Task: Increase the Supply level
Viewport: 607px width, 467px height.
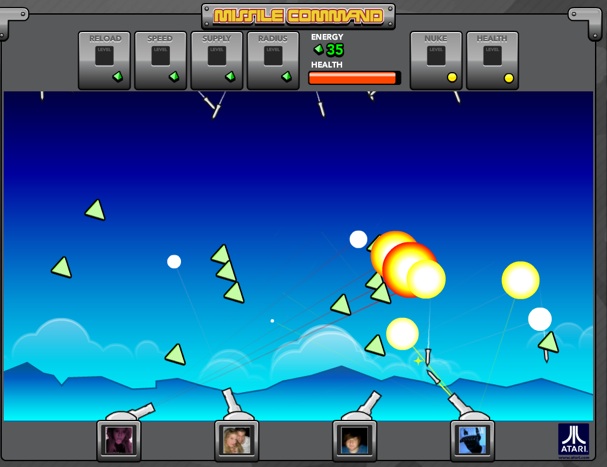Action: (x=217, y=61)
